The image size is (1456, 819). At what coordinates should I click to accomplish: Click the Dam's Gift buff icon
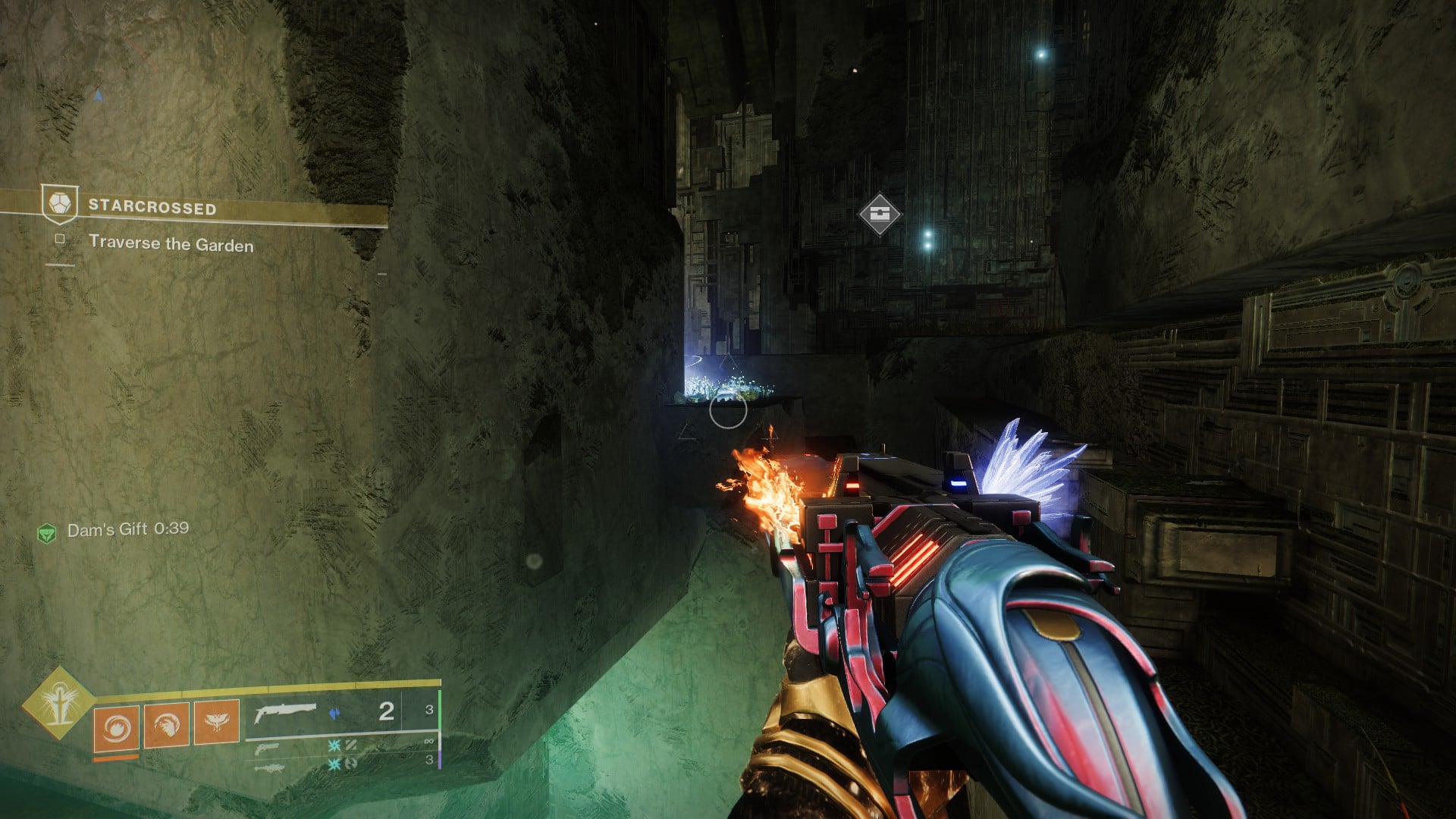[x=47, y=533]
